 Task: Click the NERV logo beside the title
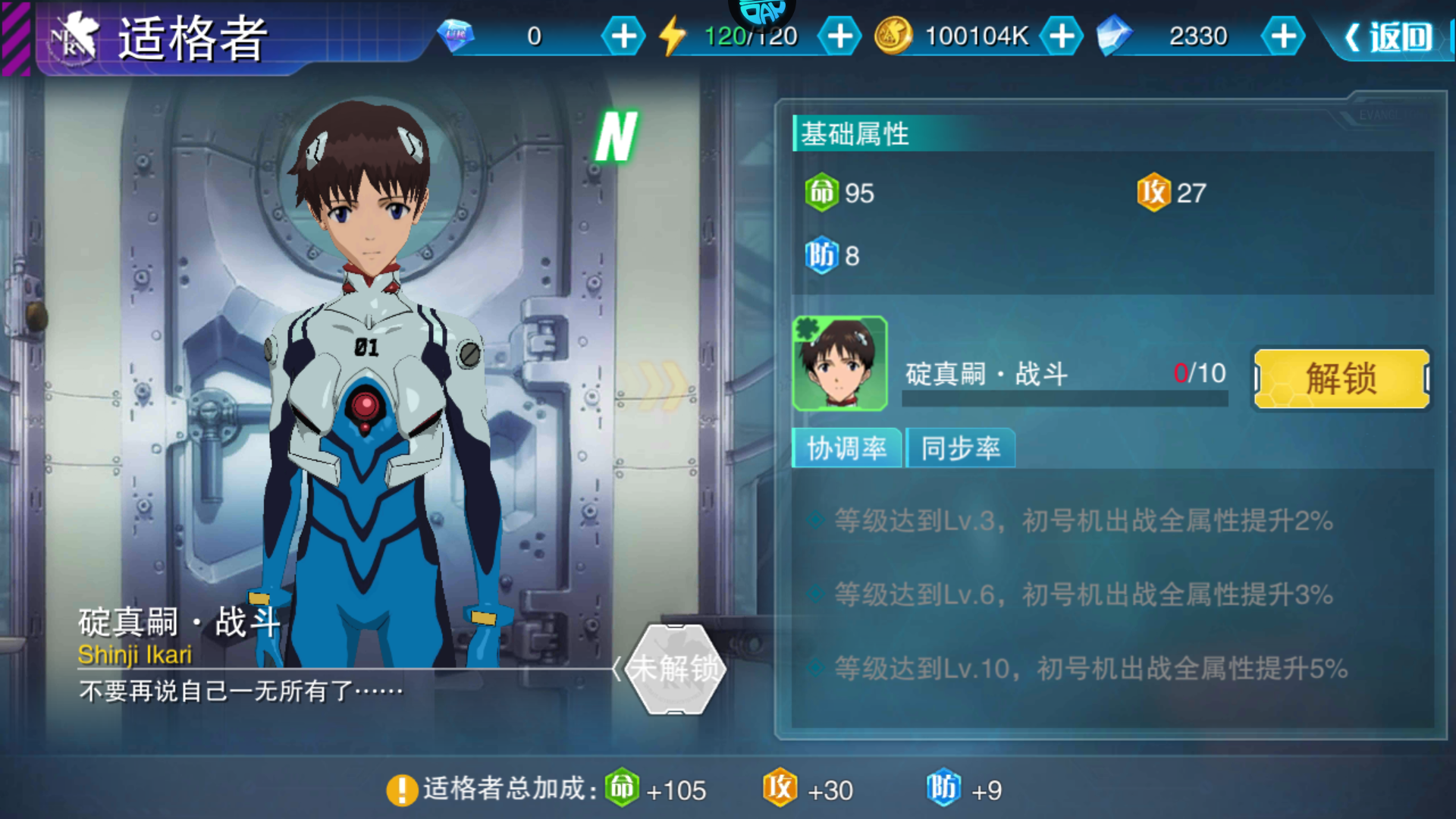click(x=73, y=37)
